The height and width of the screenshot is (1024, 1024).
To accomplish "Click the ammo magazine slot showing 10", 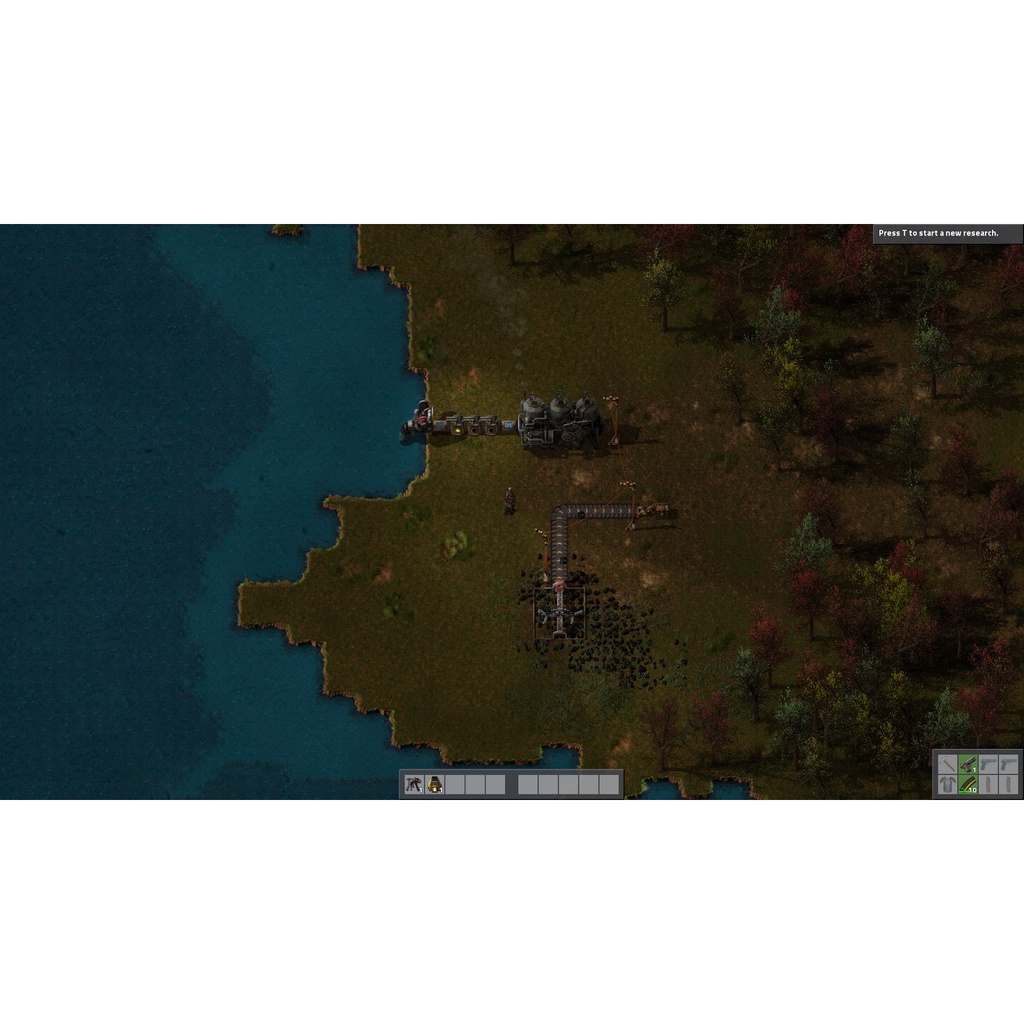I will 968,785.
